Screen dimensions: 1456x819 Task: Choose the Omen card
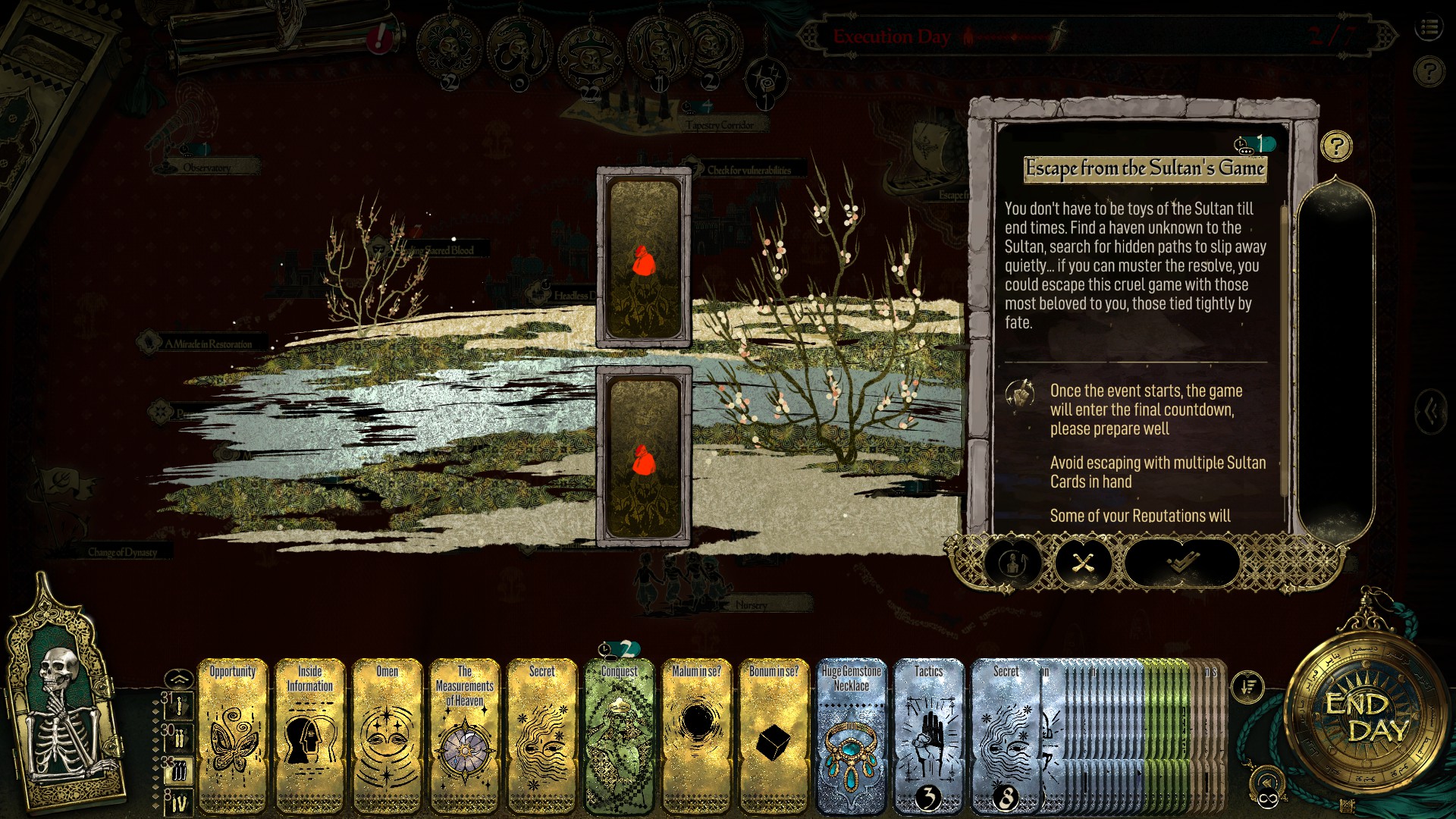388,734
